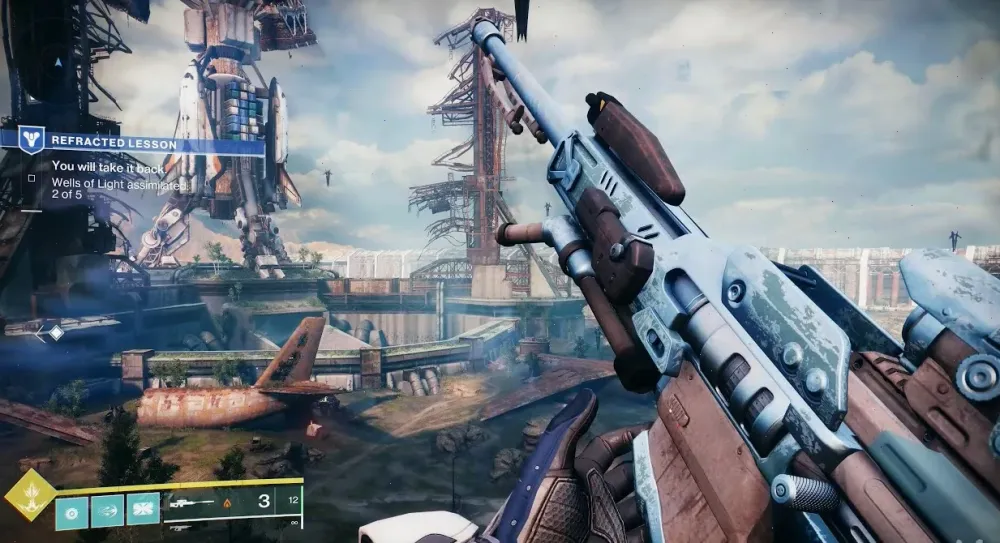The image size is (1000, 543).
Task: Click the diamond waypoint marker
Action: click(56, 332)
